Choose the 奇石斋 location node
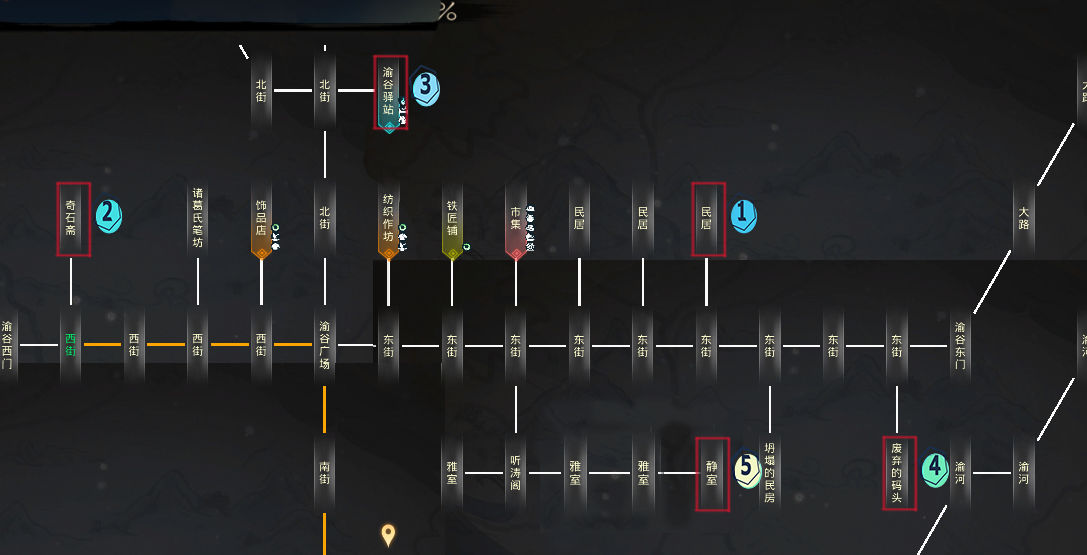This screenshot has width=1087, height=555. pyautogui.click(x=71, y=218)
